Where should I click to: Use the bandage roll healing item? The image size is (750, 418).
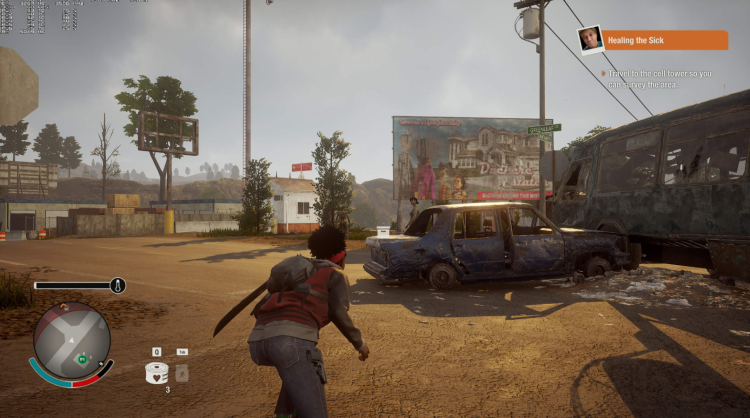pyautogui.click(x=156, y=372)
